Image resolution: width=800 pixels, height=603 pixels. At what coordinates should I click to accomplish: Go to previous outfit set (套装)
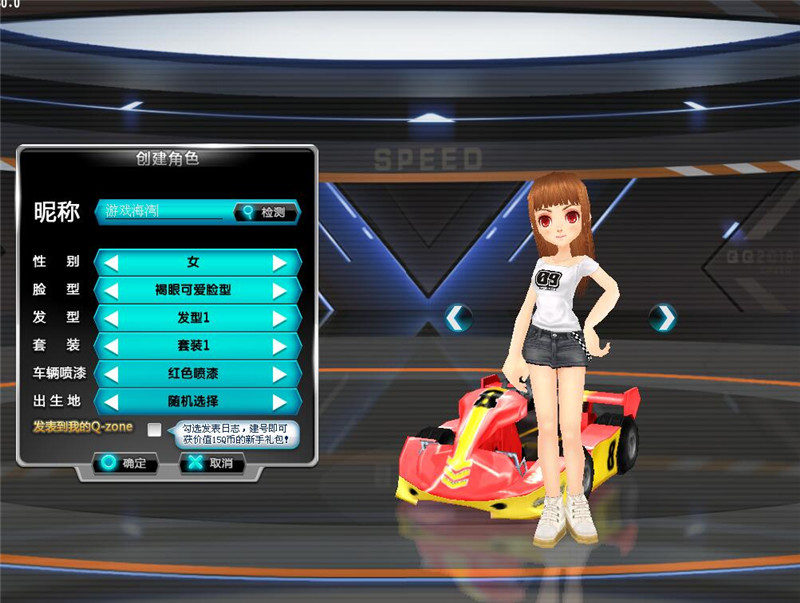click(112, 346)
